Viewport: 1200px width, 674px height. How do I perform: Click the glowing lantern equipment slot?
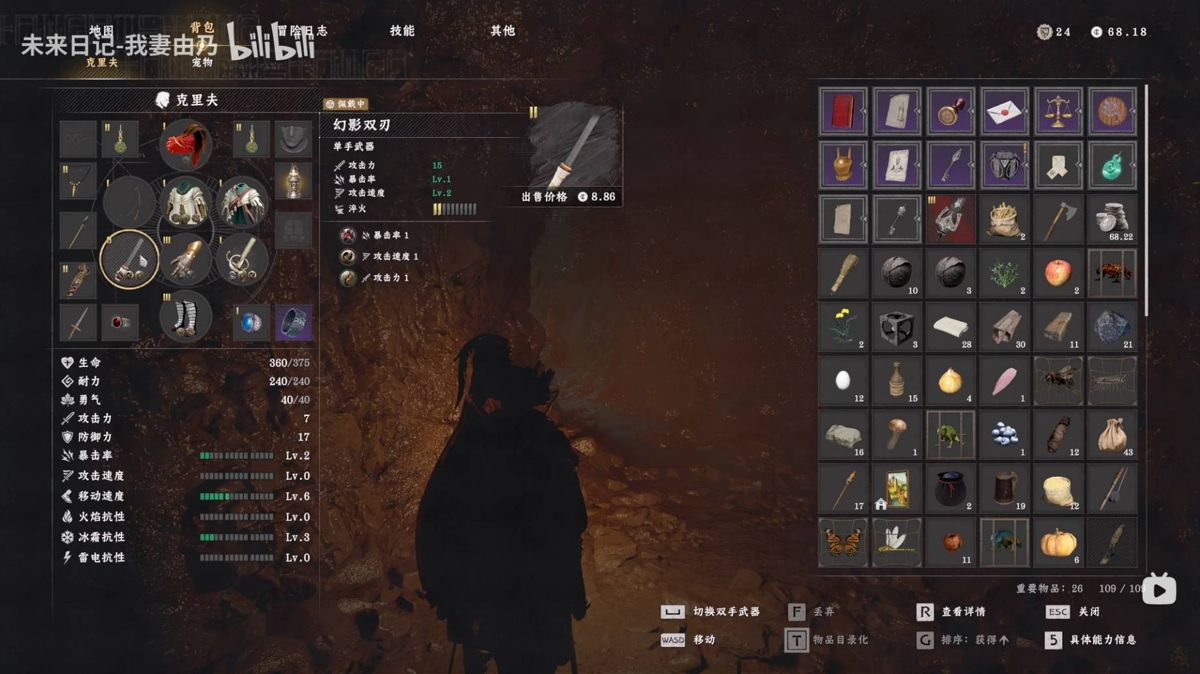293,182
